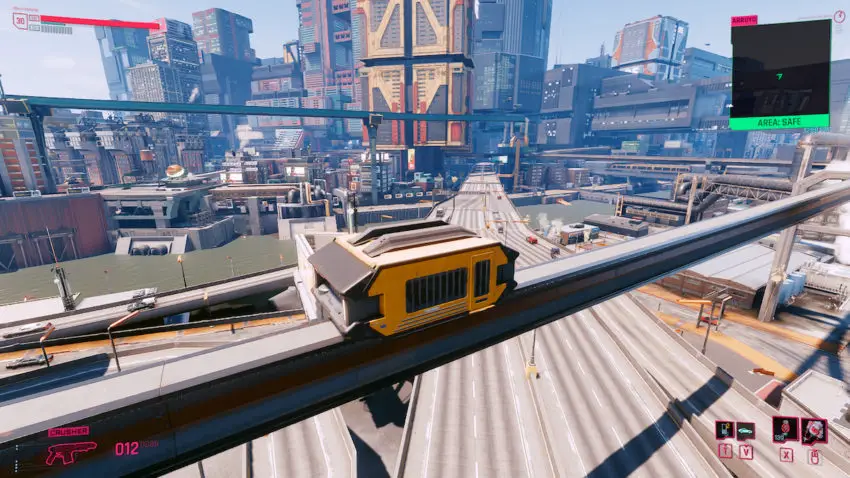
Task: Select the grenade gadget slot
Action: coord(814,430)
